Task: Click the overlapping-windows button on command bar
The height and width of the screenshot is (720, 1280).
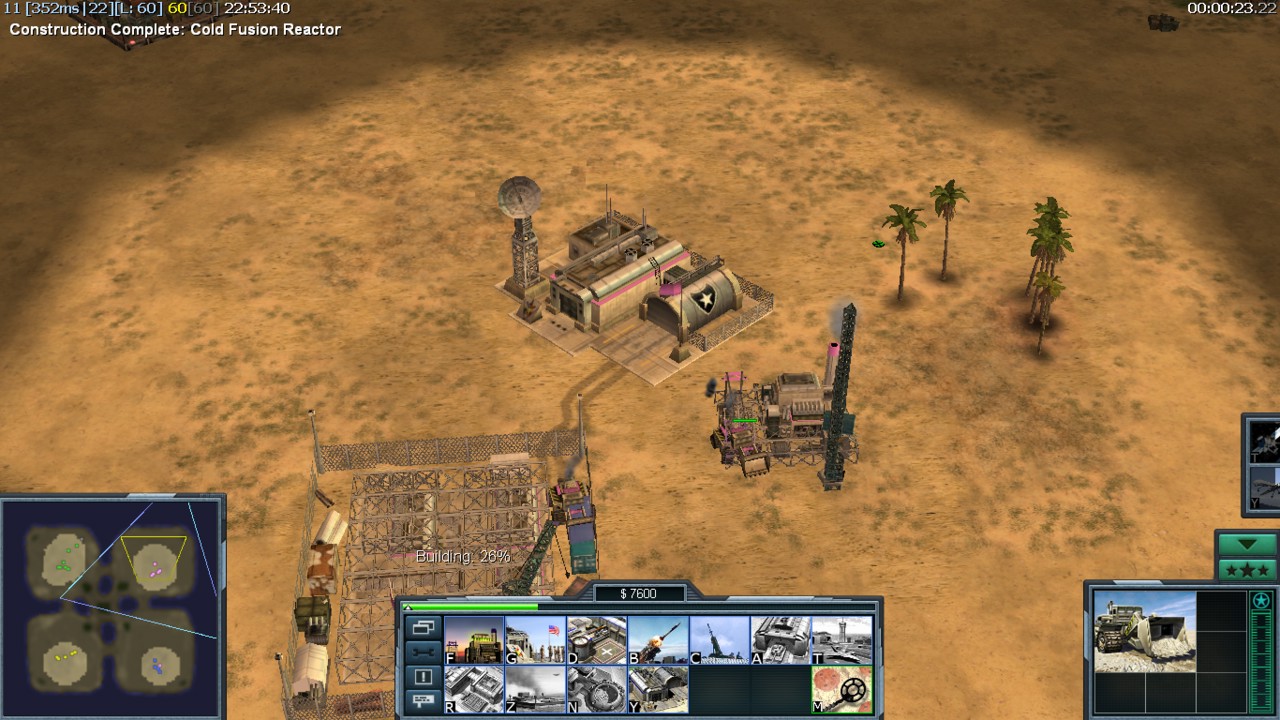Action: pyautogui.click(x=423, y=628)
